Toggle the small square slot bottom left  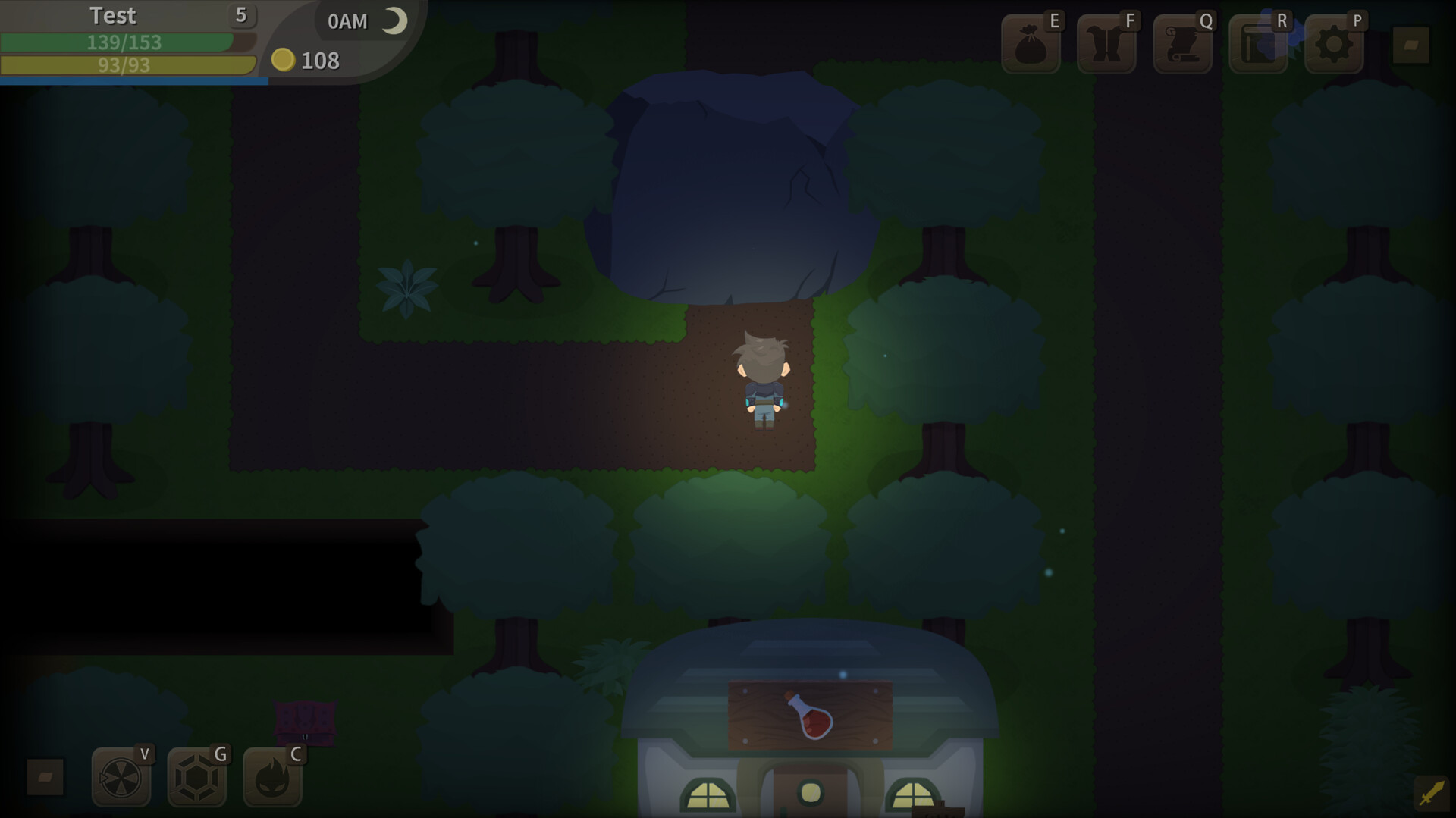click(45, 777)
